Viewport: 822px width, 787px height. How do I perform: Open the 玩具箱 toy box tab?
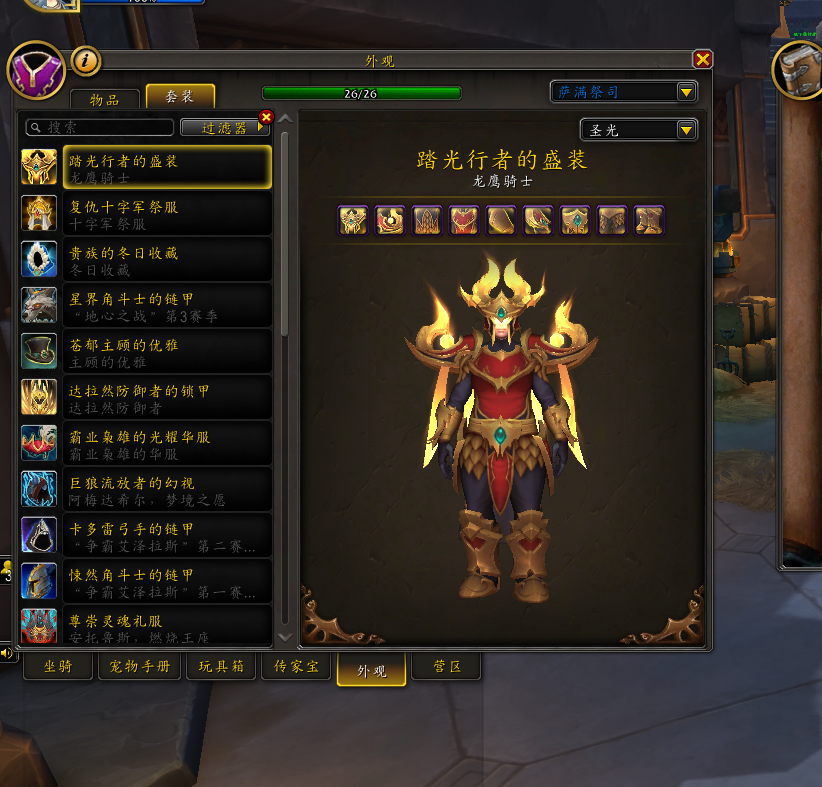[221, 666]
